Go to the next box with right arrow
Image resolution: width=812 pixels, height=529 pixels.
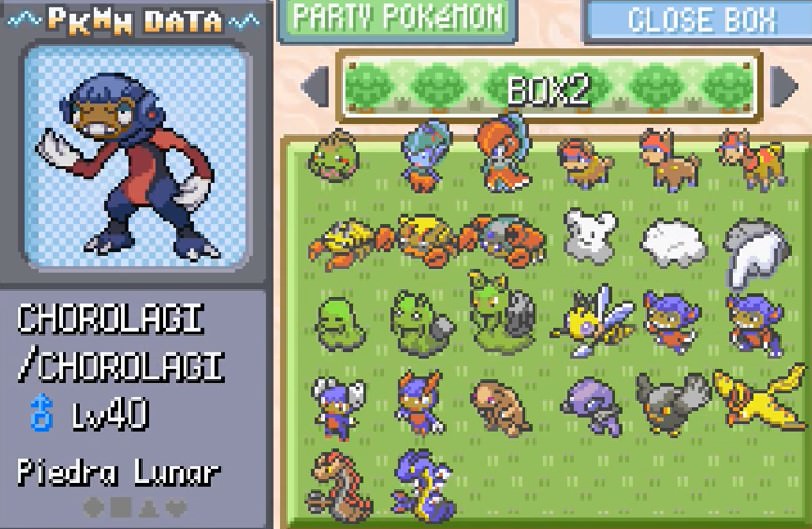point(783,87)
